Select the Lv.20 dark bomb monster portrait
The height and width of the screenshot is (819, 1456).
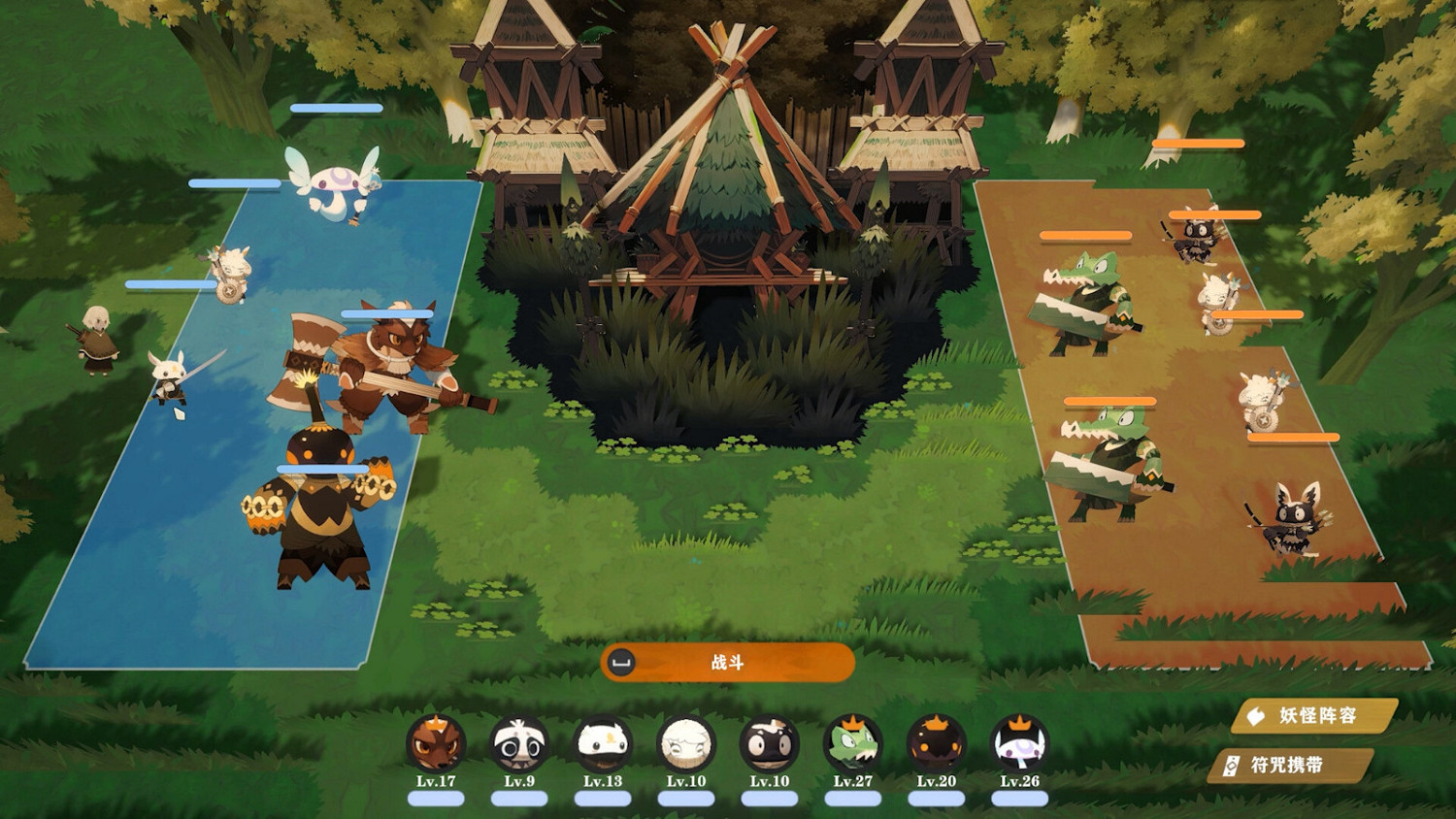[x=936, y=747]
